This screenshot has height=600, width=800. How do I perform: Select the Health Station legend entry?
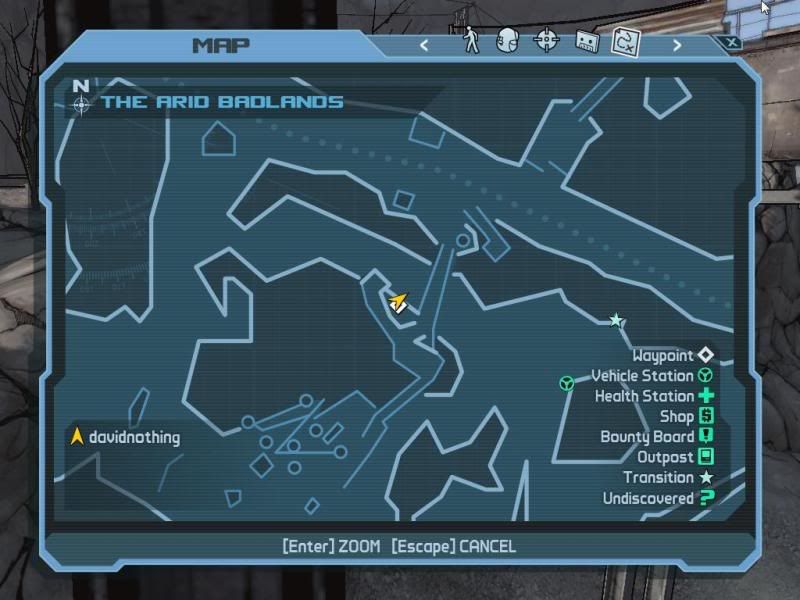coord(654,396)
